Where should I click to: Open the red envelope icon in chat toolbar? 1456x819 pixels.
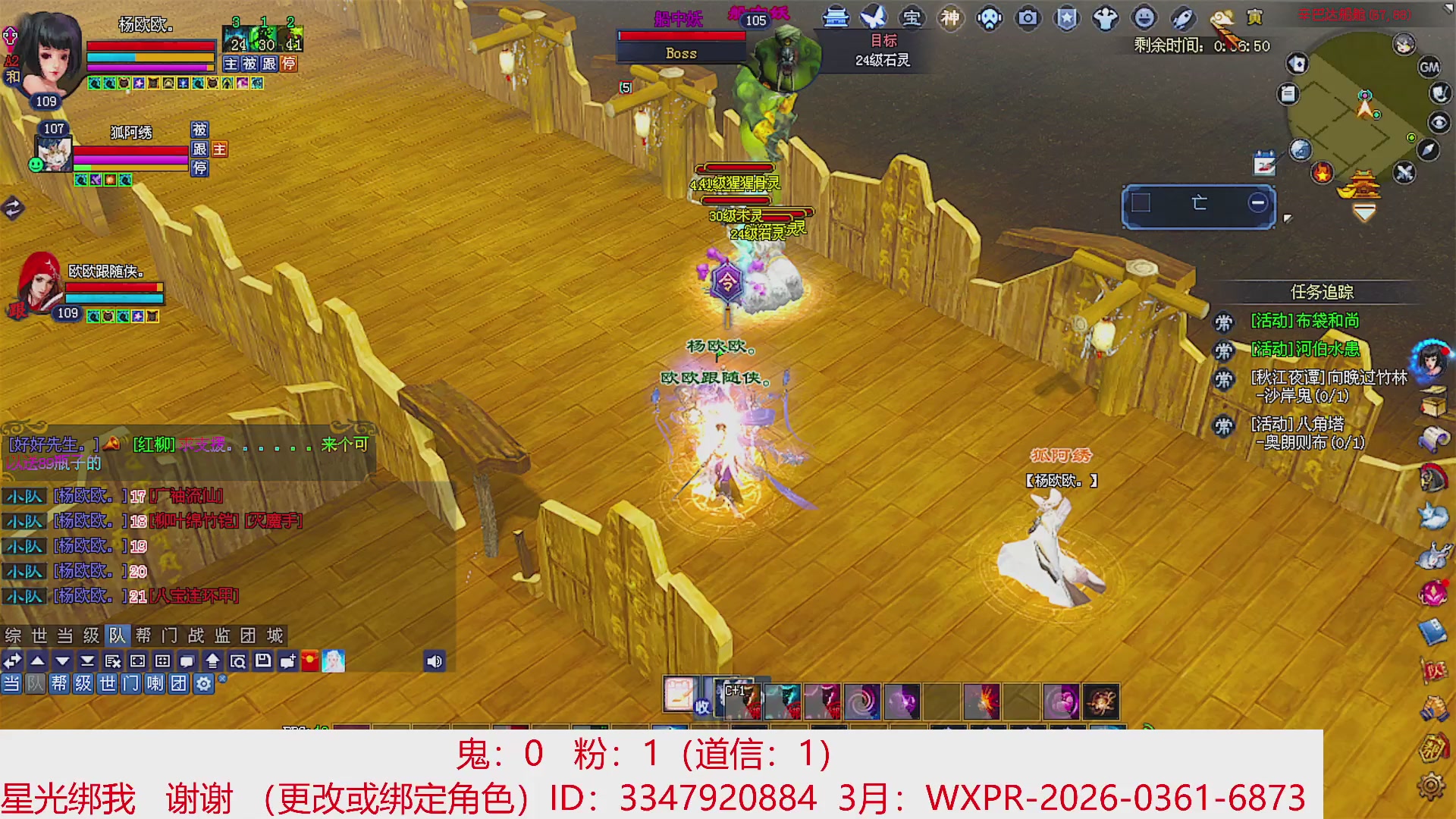[x=311, y=661]
